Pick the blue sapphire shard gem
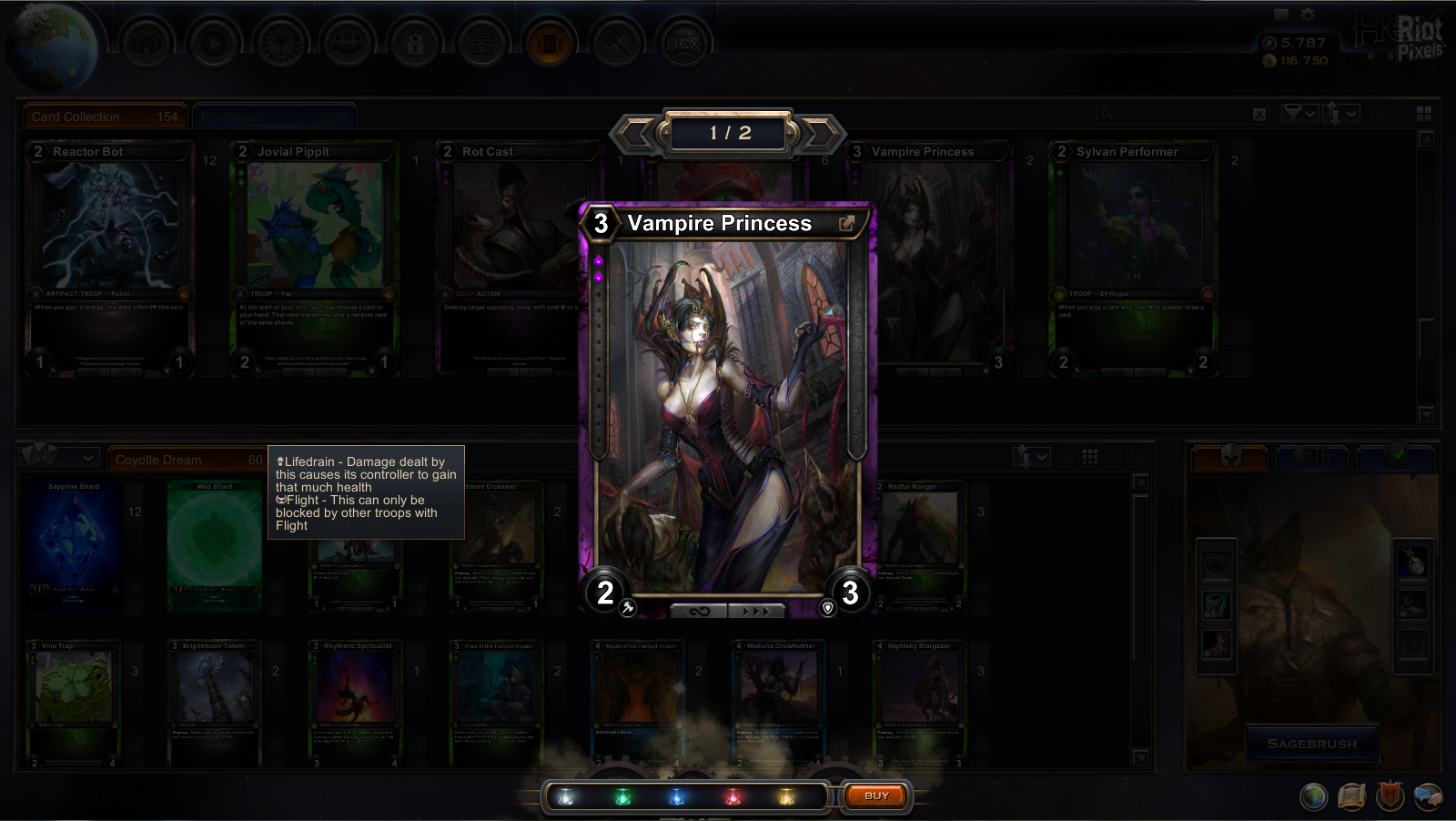 pos(676,798)
